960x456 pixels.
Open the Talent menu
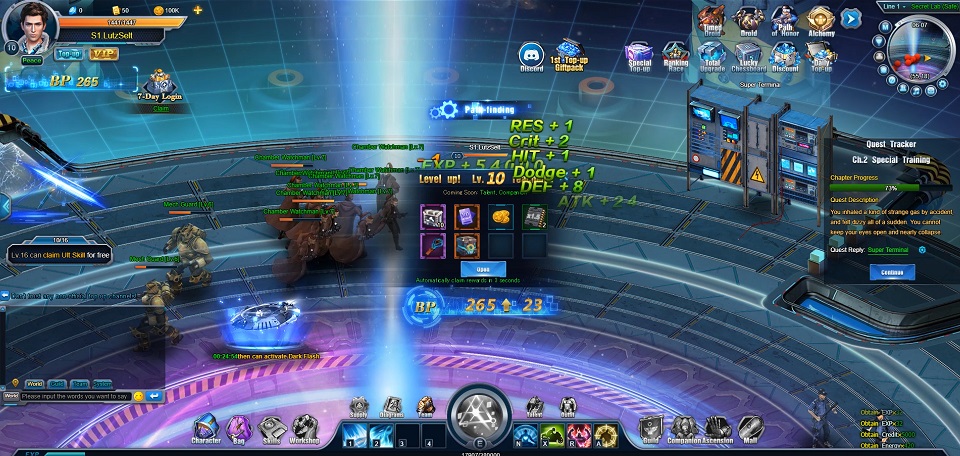[535, 406]
